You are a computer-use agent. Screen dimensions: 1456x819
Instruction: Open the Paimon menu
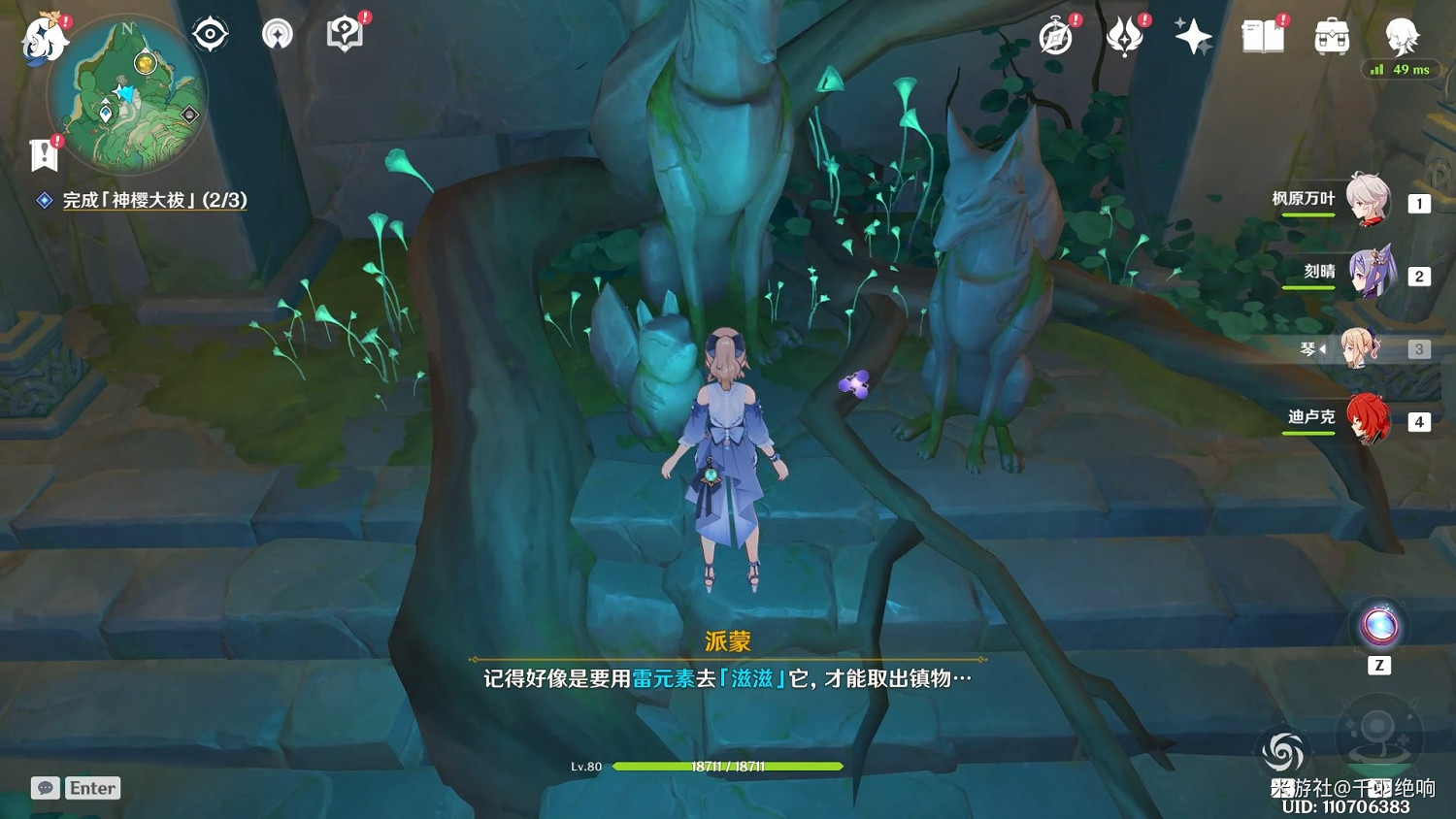(x=43, y=36)
